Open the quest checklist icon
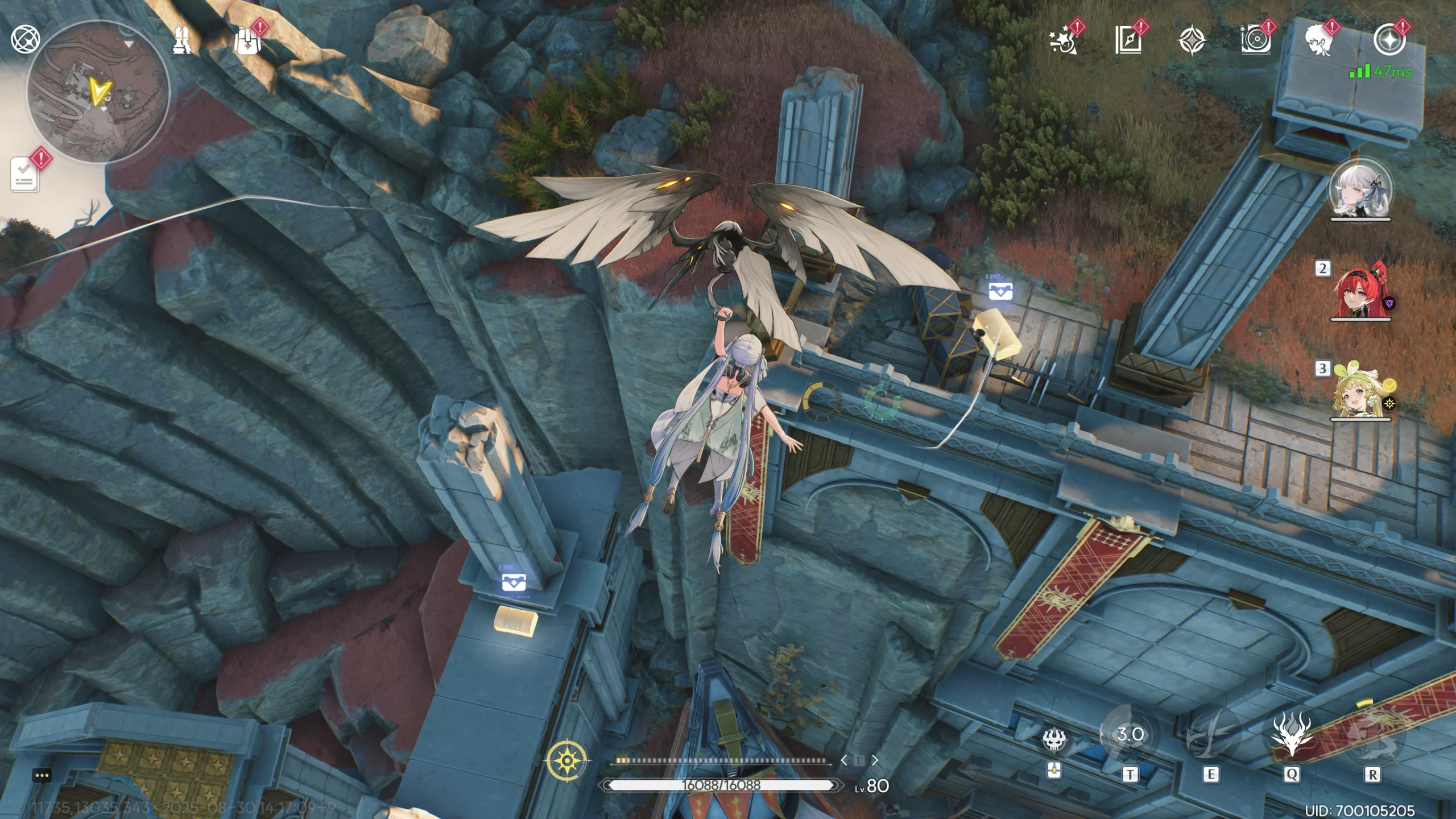Image resolution: width=1456 pixels, height=819 pixels. tap(25, 174)
